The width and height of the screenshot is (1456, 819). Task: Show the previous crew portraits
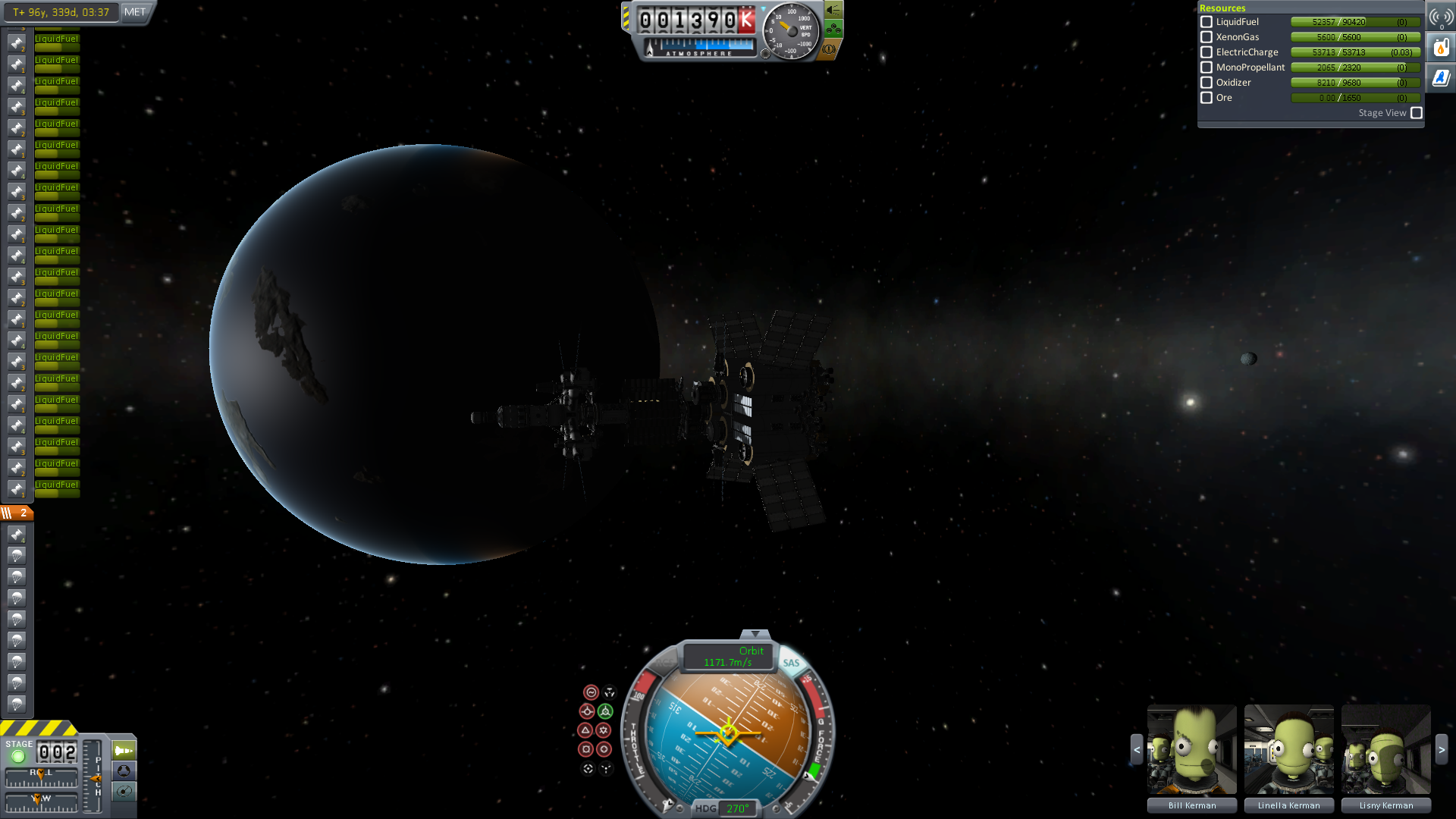(1136, 749)
